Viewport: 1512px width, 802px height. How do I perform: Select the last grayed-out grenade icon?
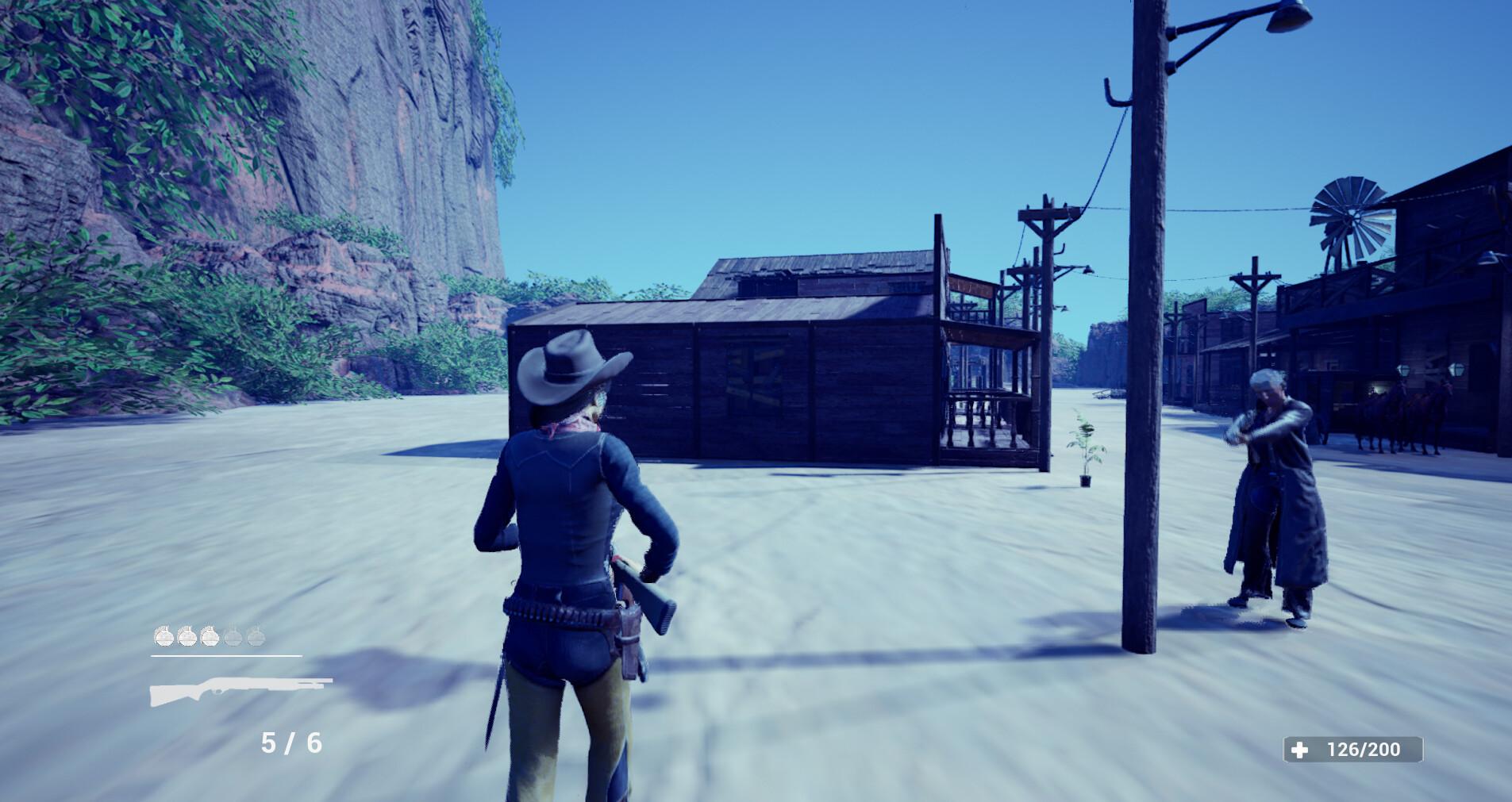click(255, 635)
